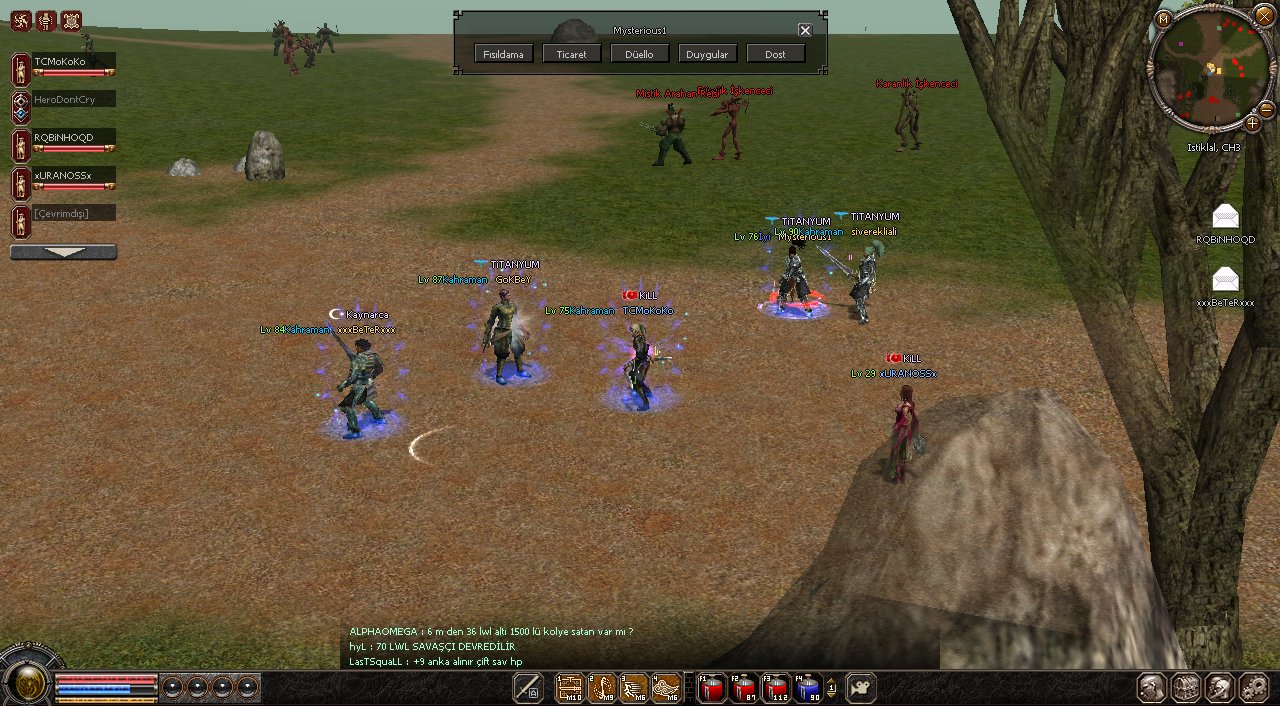Click the Fısıldama whisper button
The height and width of the screenshot is (706, 1280).
click(x=504, y=54)
